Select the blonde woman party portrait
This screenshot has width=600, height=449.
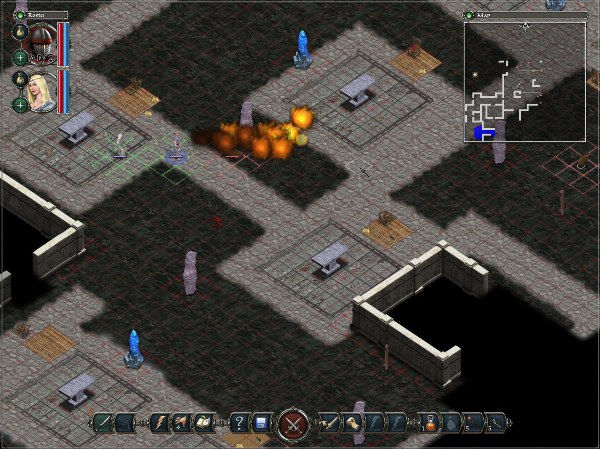41,90
